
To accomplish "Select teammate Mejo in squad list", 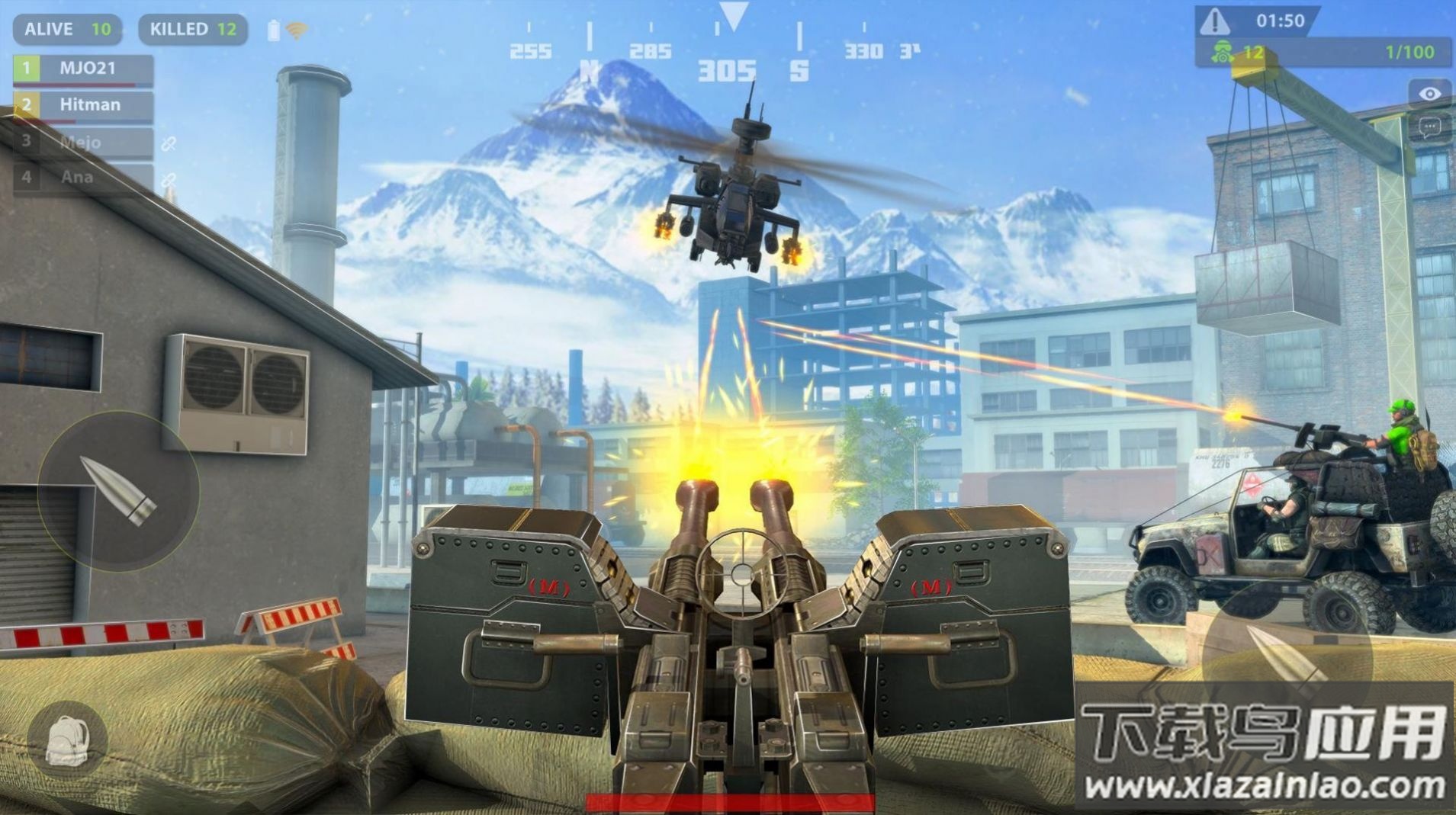I will 84,142.
